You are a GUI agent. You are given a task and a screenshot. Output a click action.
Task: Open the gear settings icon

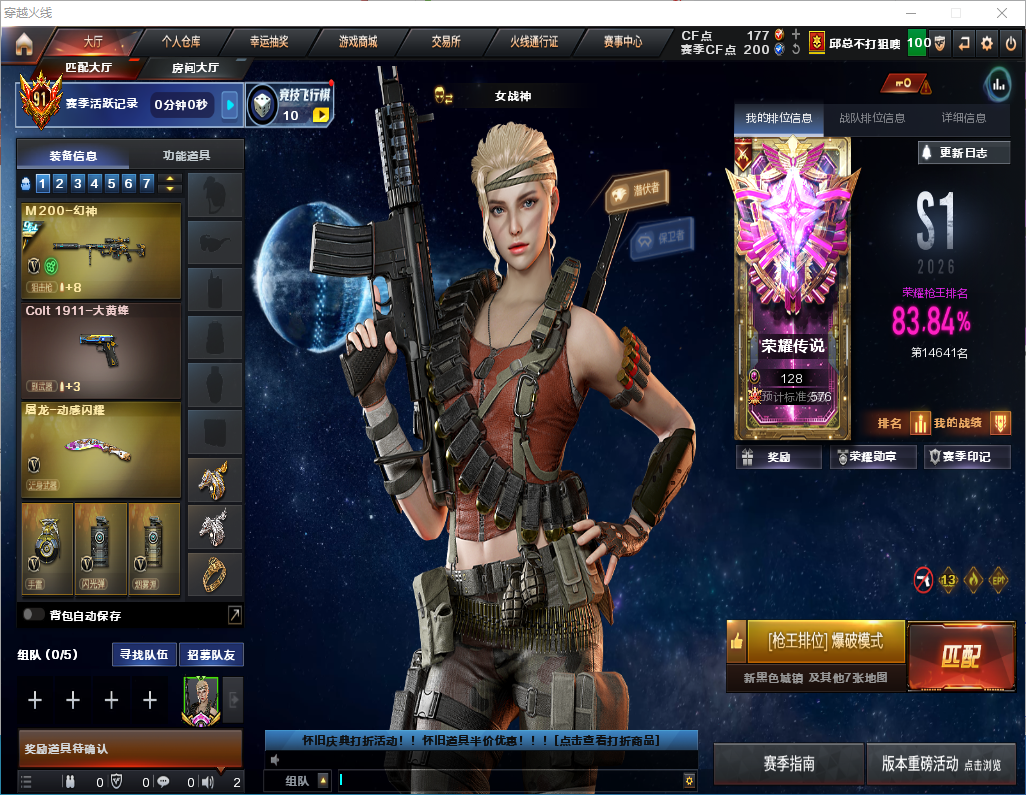click(987, 43)
